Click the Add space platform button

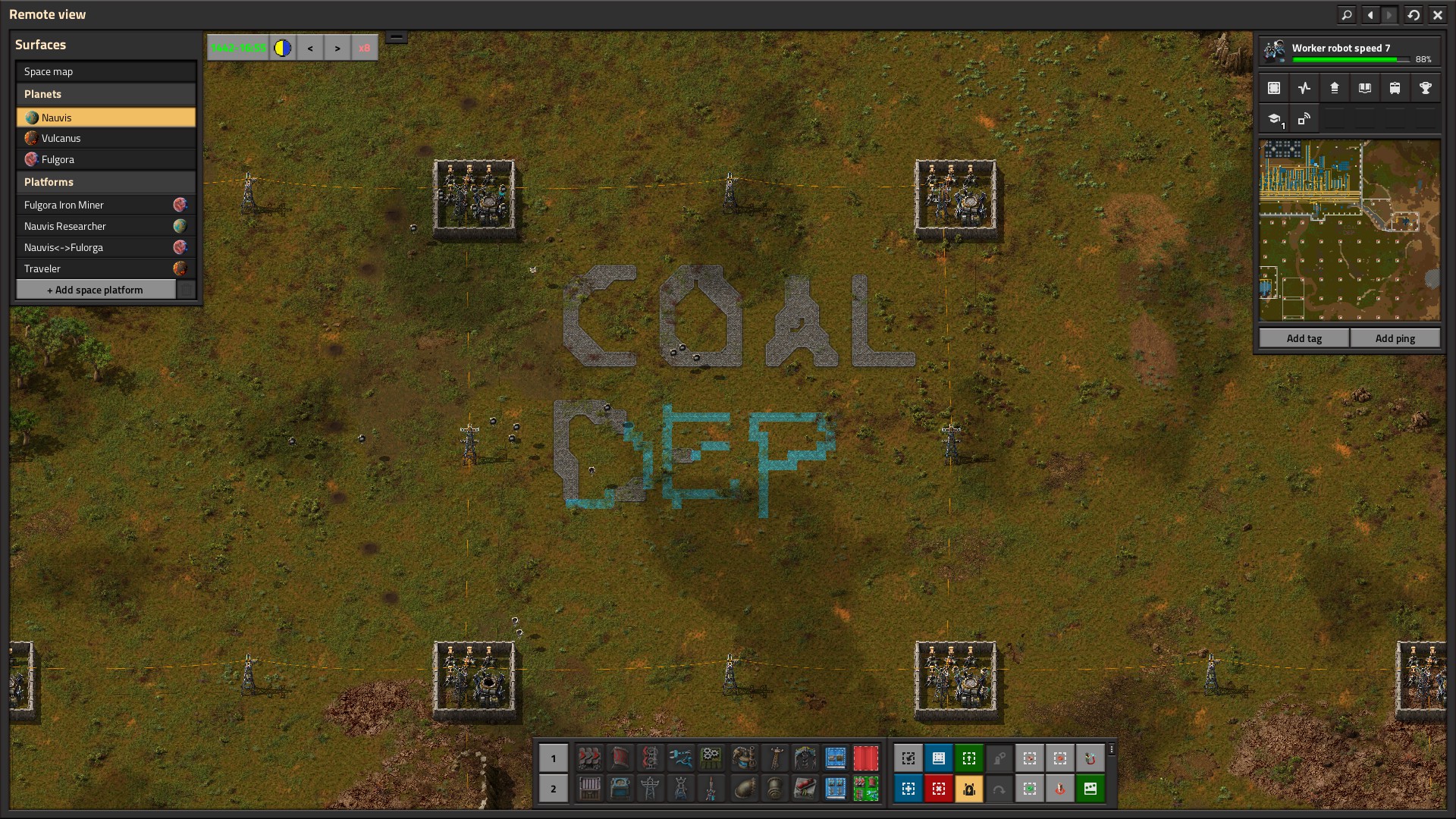pos(96,290)
